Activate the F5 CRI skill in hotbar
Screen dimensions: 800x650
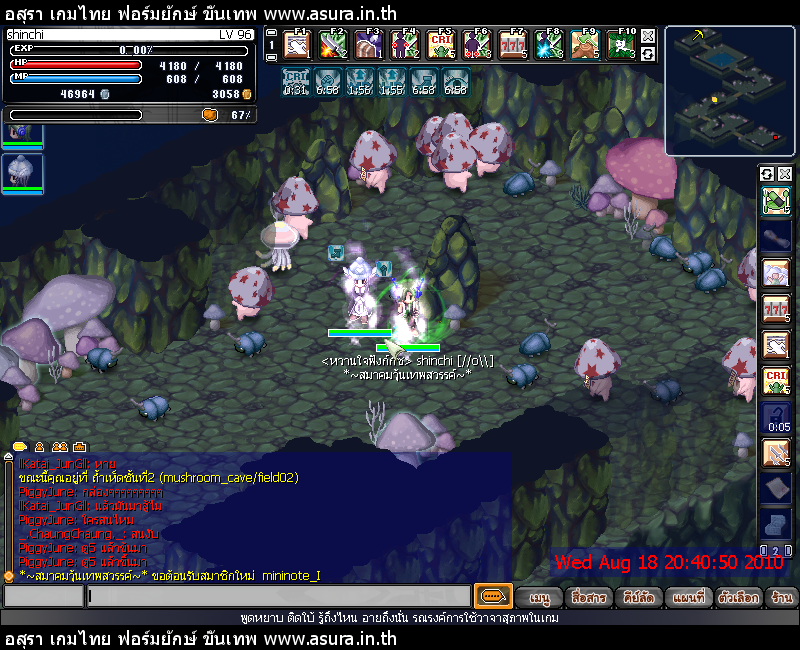tap(441, 45)
